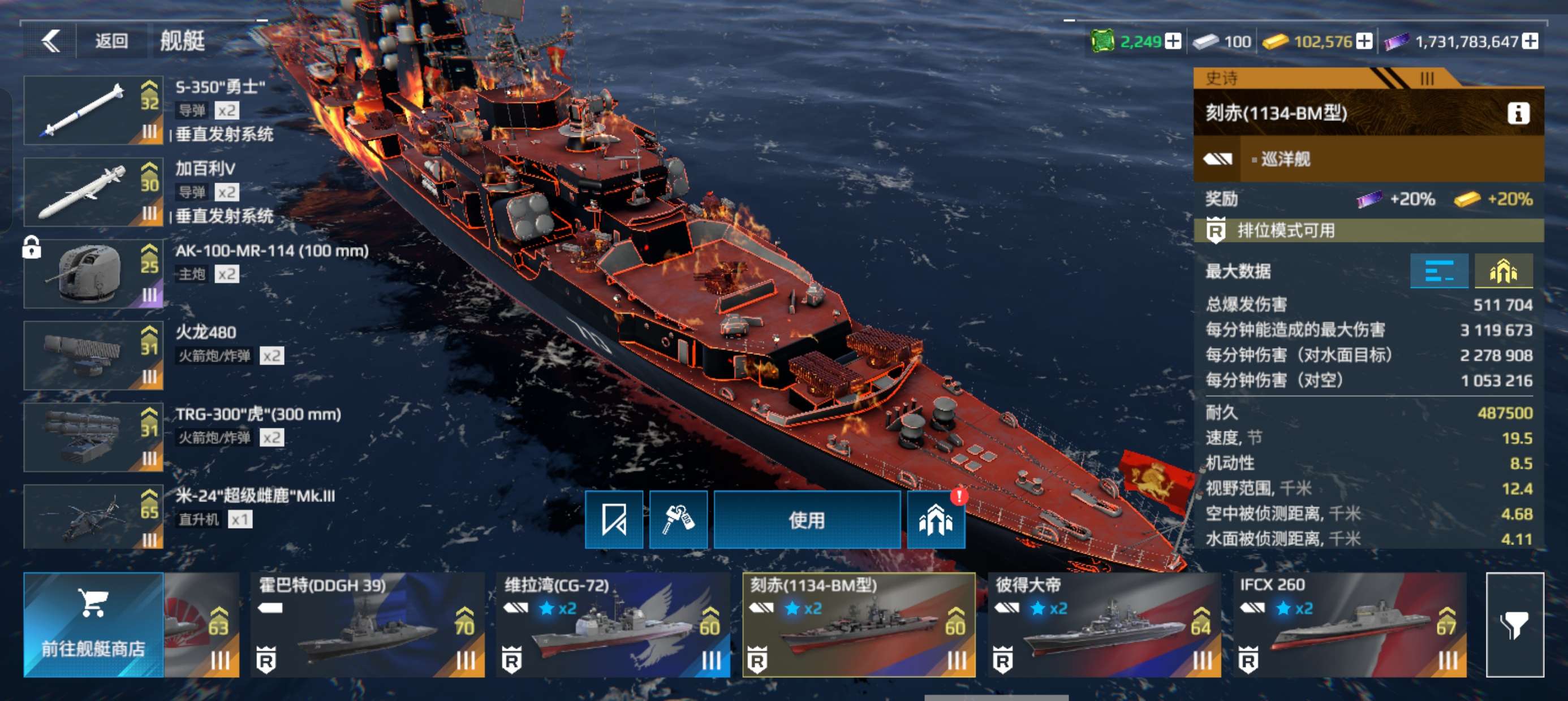This screenshot has width=1568, height=701.
Task: Add purple currency with the plus button
Action: 1530,41
